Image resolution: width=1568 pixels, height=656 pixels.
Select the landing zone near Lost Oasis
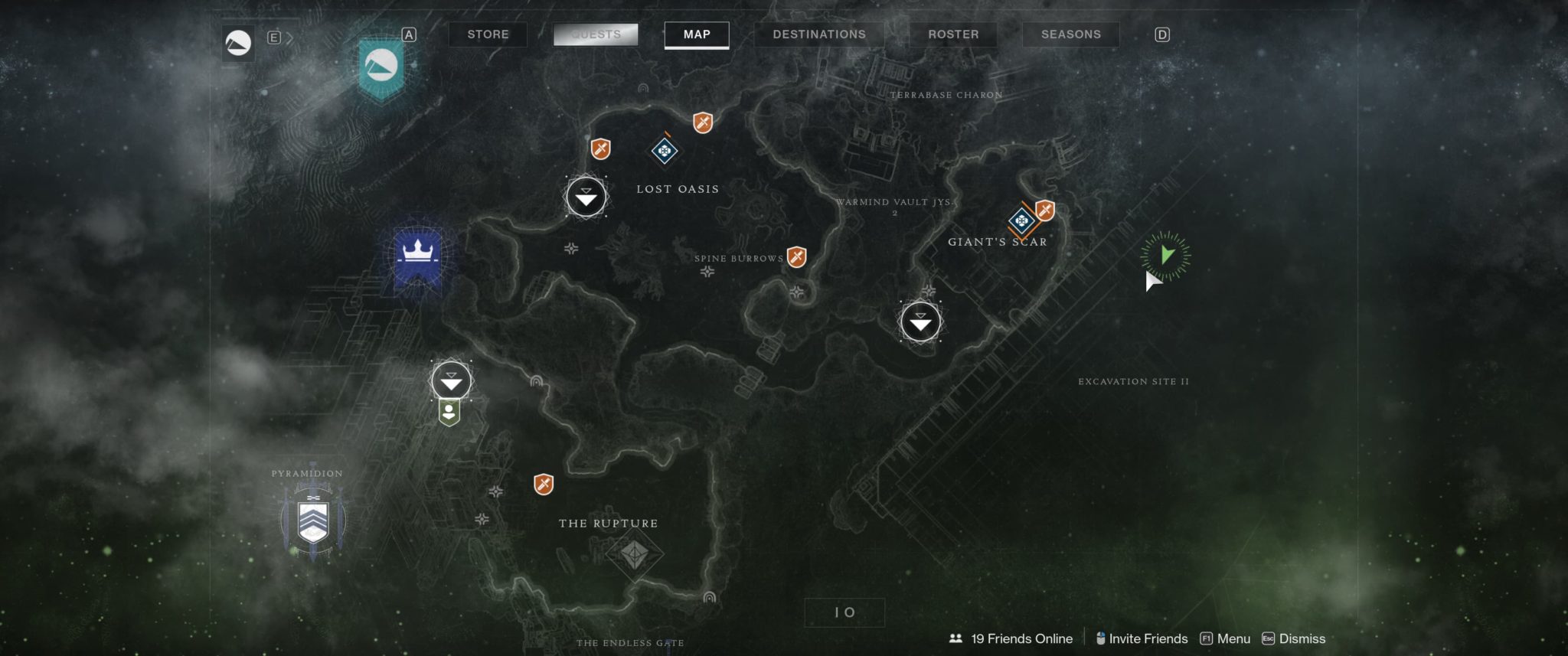[x=586, y=197]
